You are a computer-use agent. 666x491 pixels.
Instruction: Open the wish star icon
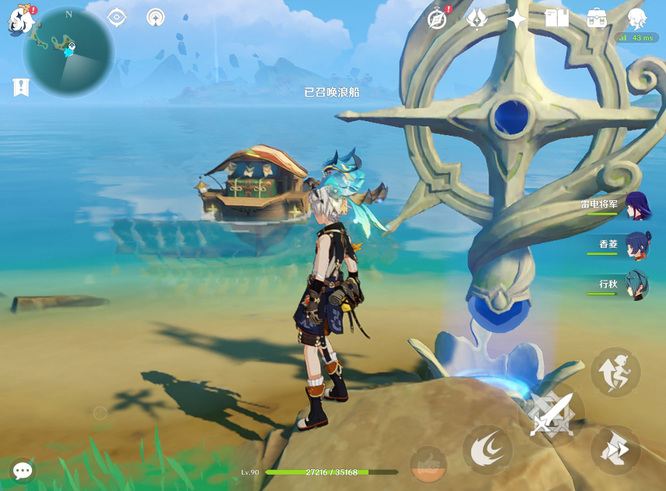coord(517,18)
